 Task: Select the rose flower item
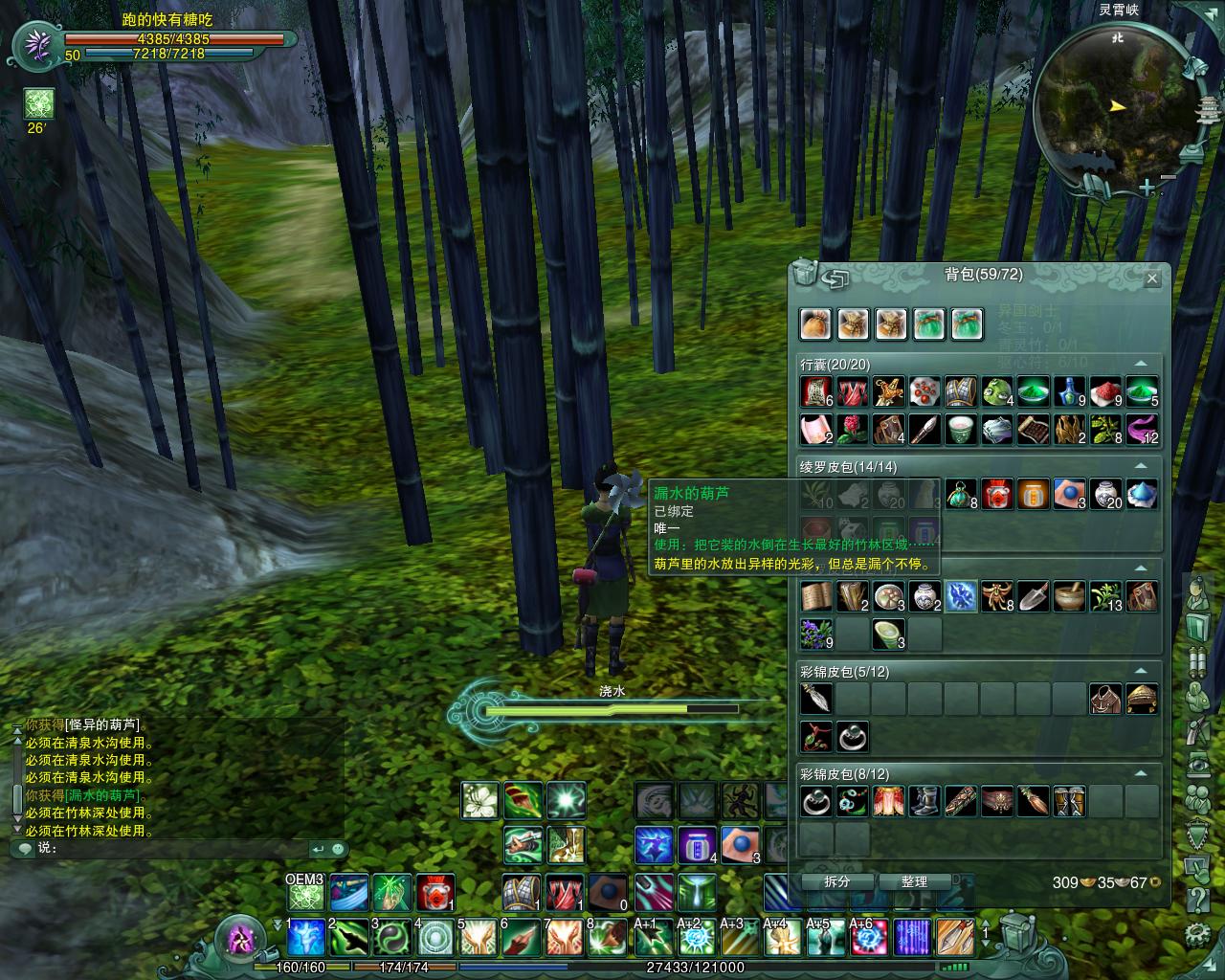pos(852,428)
